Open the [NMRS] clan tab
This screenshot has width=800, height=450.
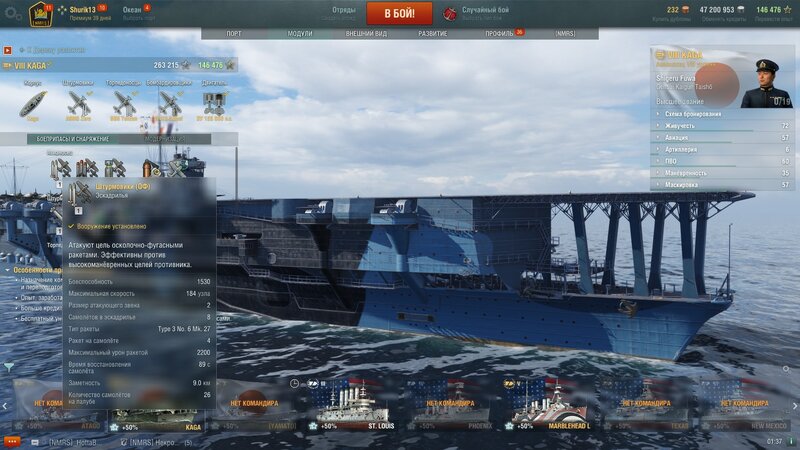(565, 33)
